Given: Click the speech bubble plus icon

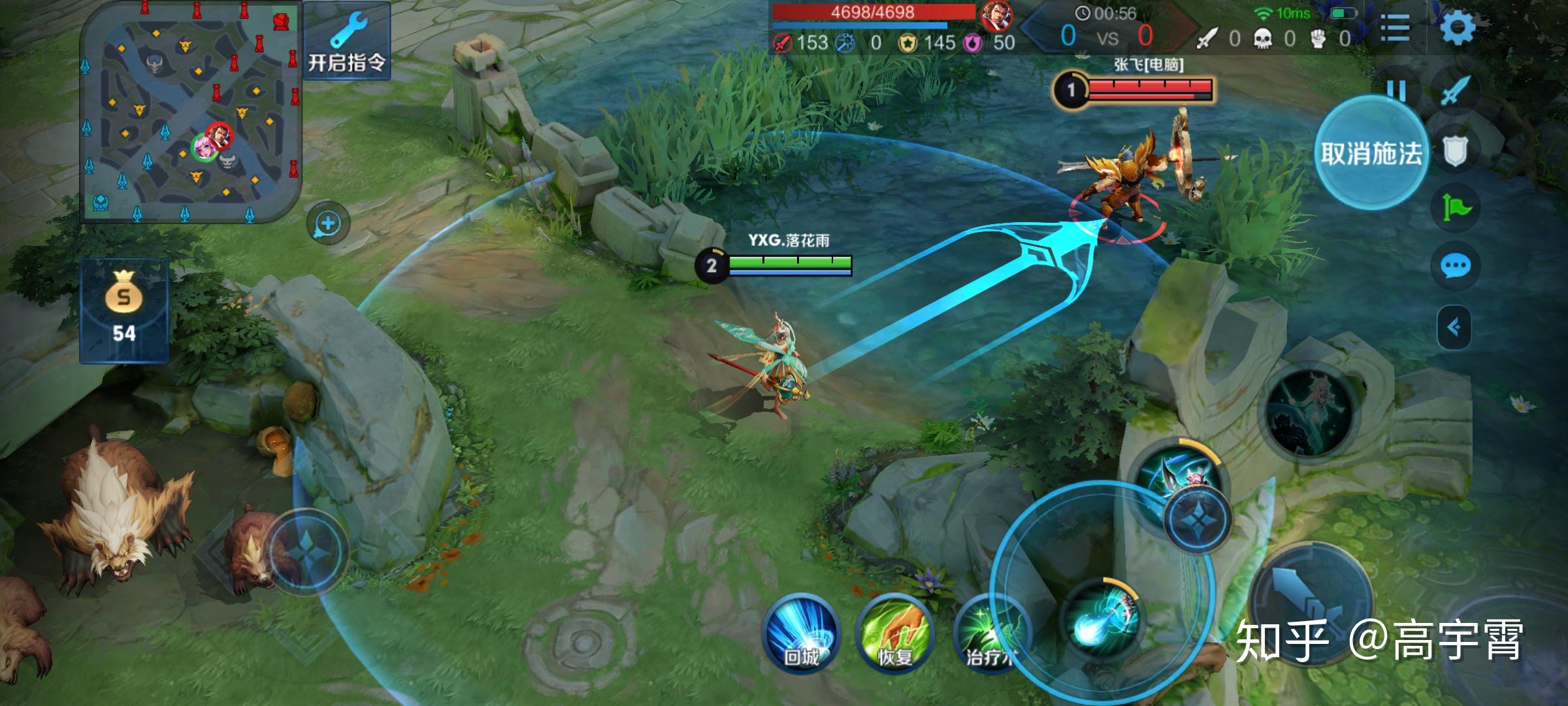Looking at the screenshot, I should [x=328, y=224].
